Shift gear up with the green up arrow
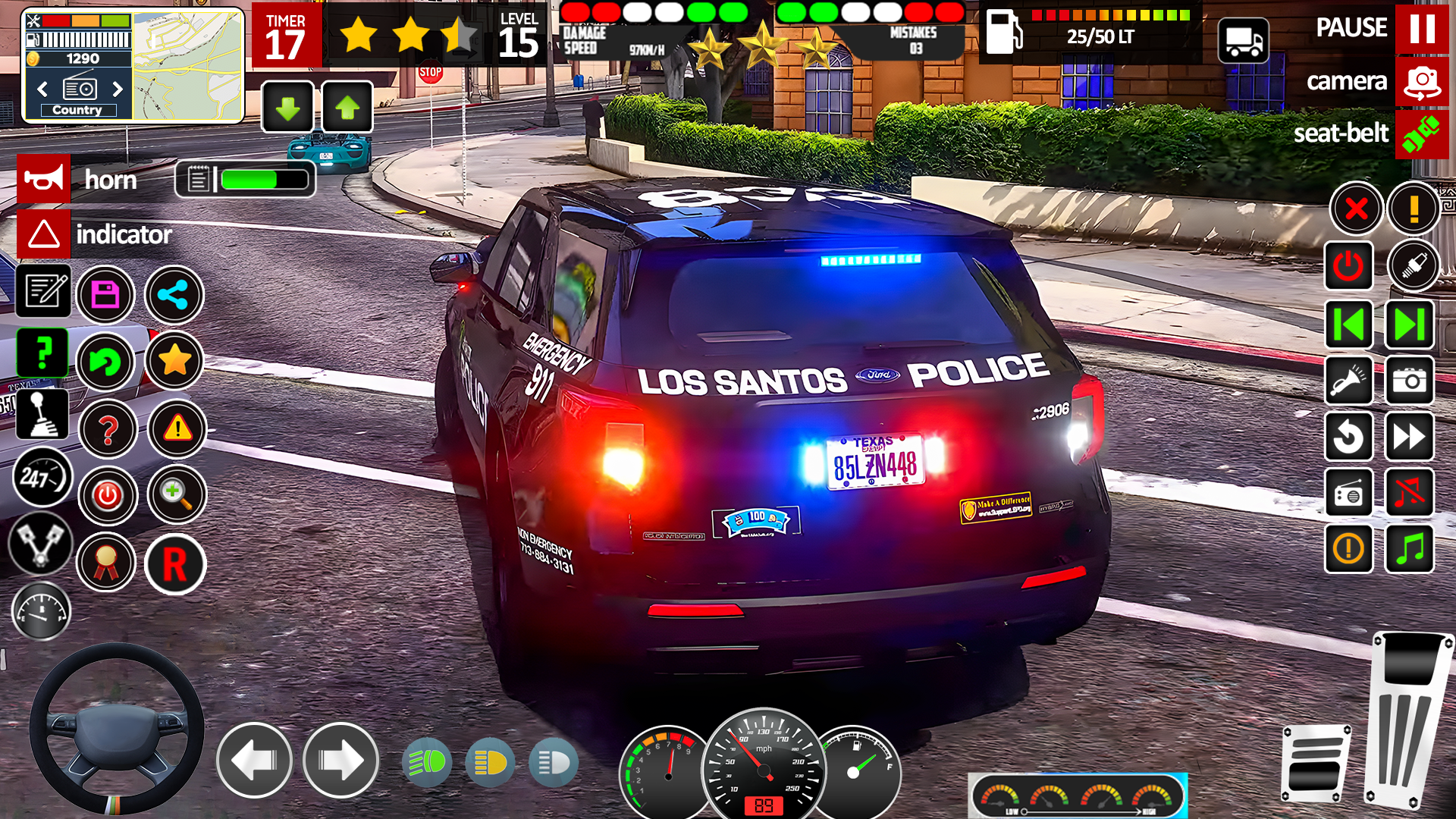 pos(347,108)
